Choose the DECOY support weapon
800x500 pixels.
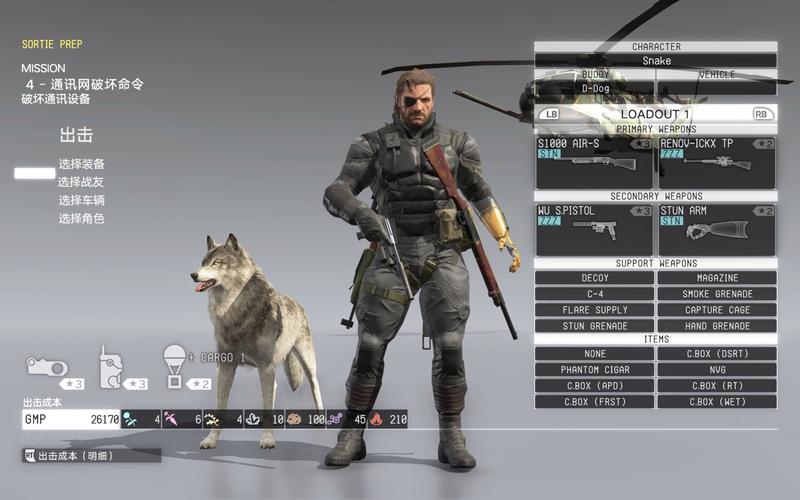tap(595, 278)
